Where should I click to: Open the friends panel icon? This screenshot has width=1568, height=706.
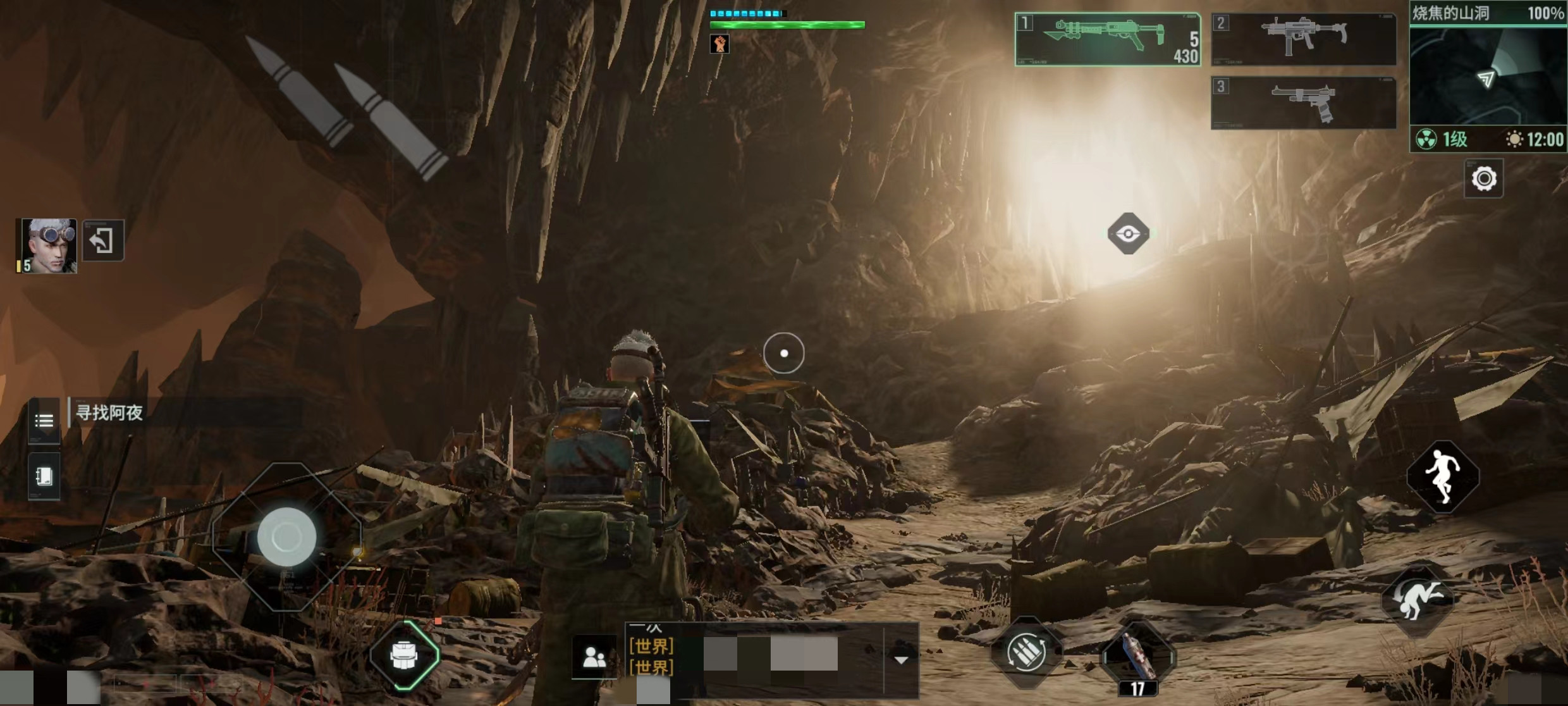594,657
